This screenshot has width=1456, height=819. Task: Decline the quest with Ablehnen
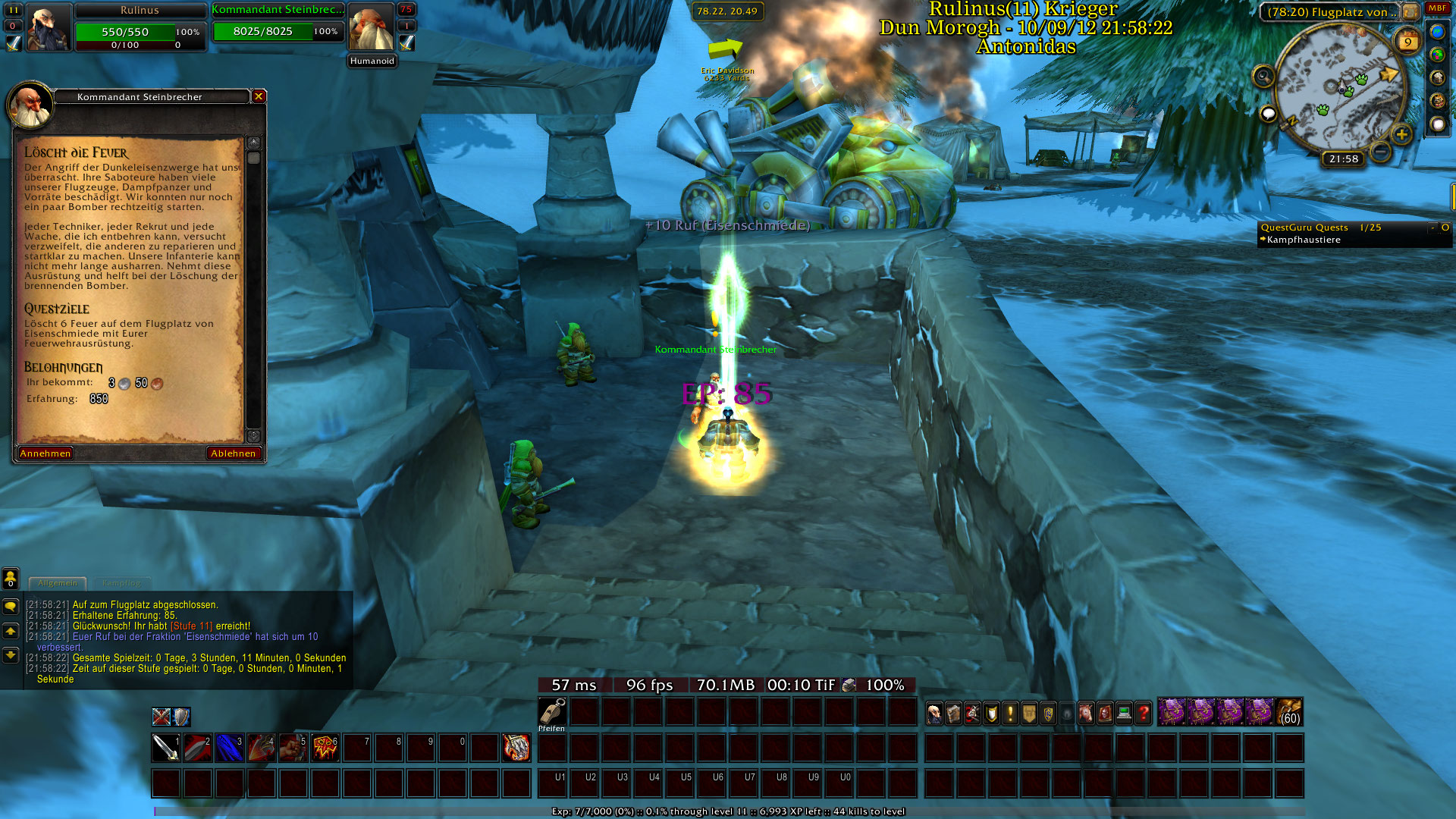234,453
